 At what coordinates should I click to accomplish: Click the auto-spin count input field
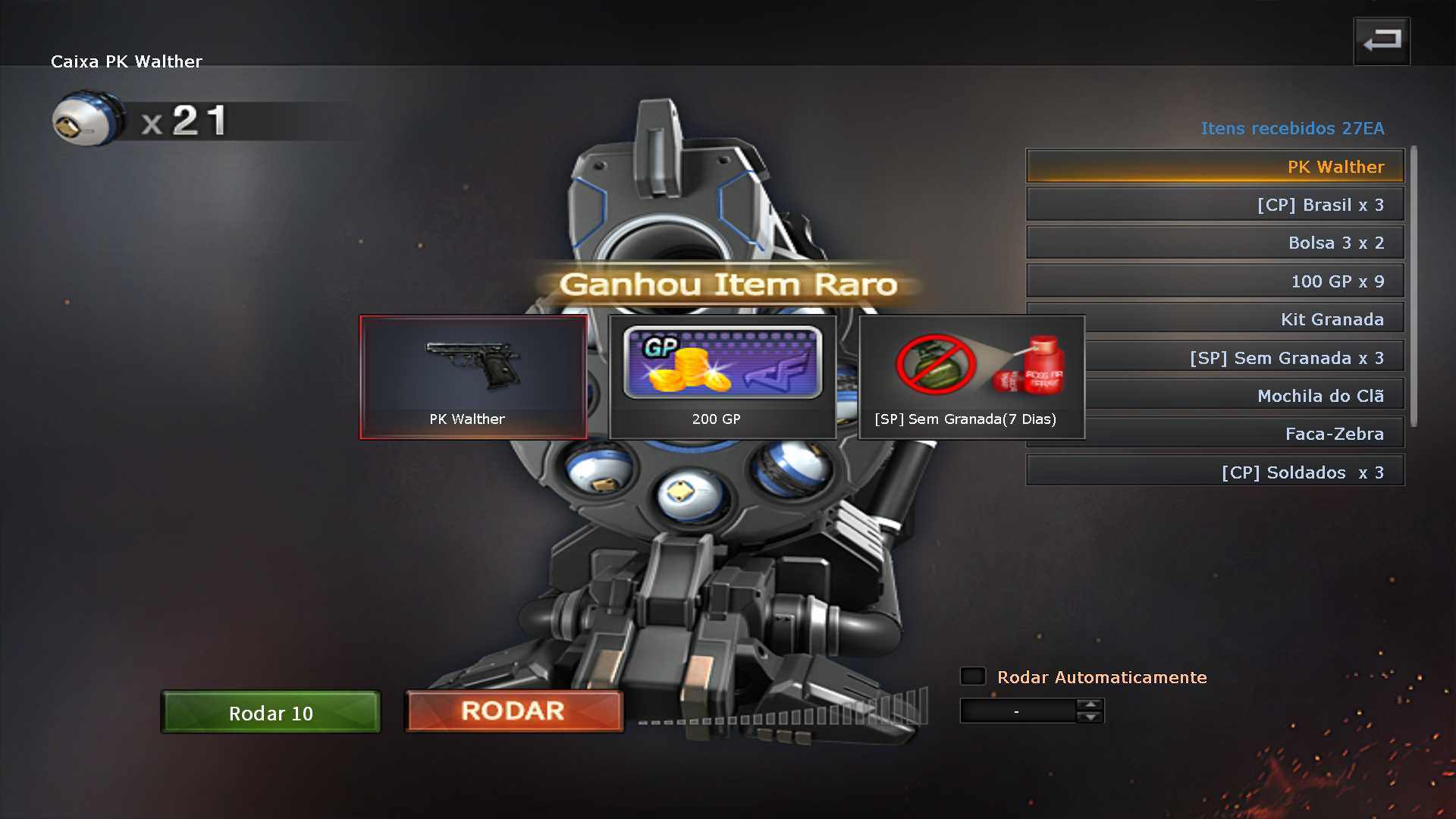tap(1017, 711)
